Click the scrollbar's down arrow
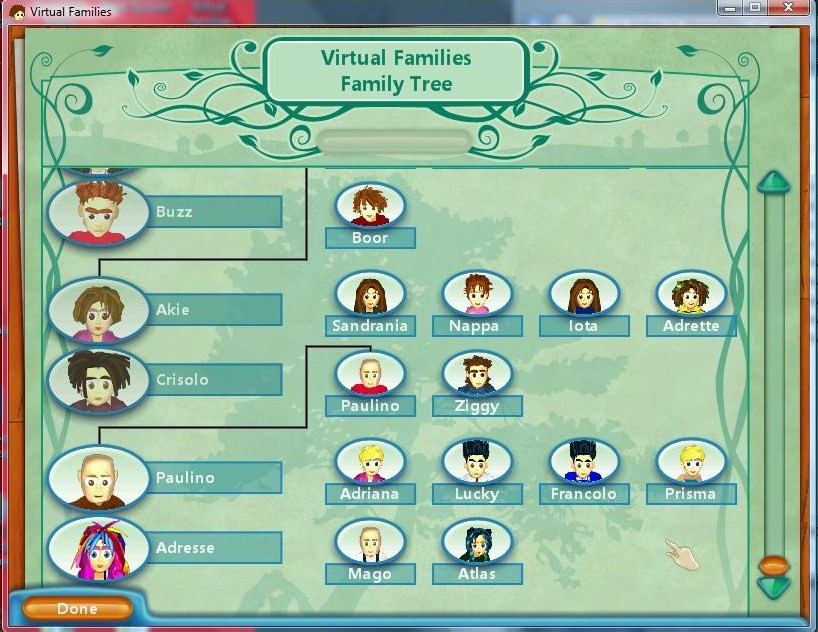This screenshot has height=632, width=818. (773, 588)
